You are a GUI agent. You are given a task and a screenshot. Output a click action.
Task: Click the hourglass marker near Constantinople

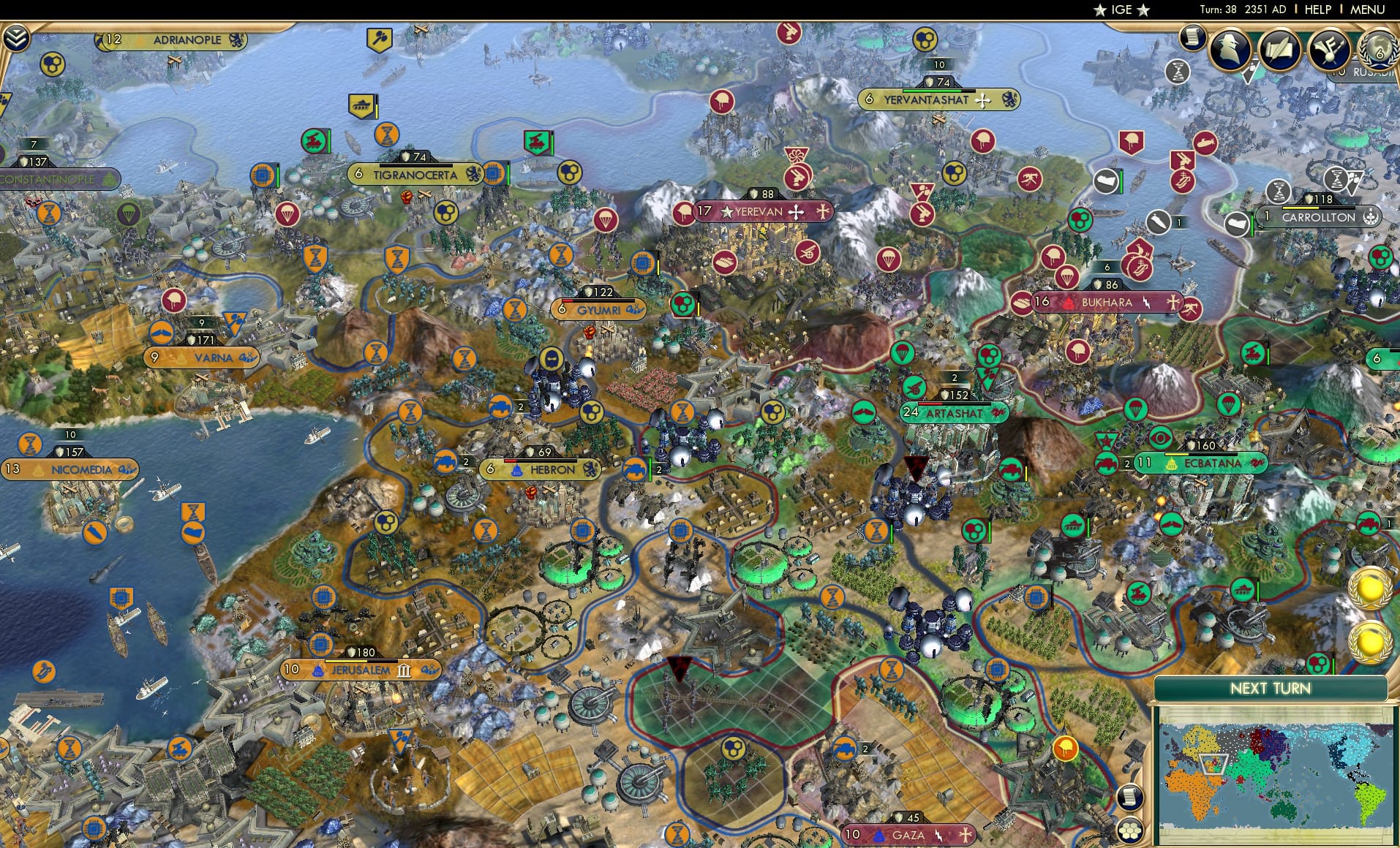[x=50, y=212]
